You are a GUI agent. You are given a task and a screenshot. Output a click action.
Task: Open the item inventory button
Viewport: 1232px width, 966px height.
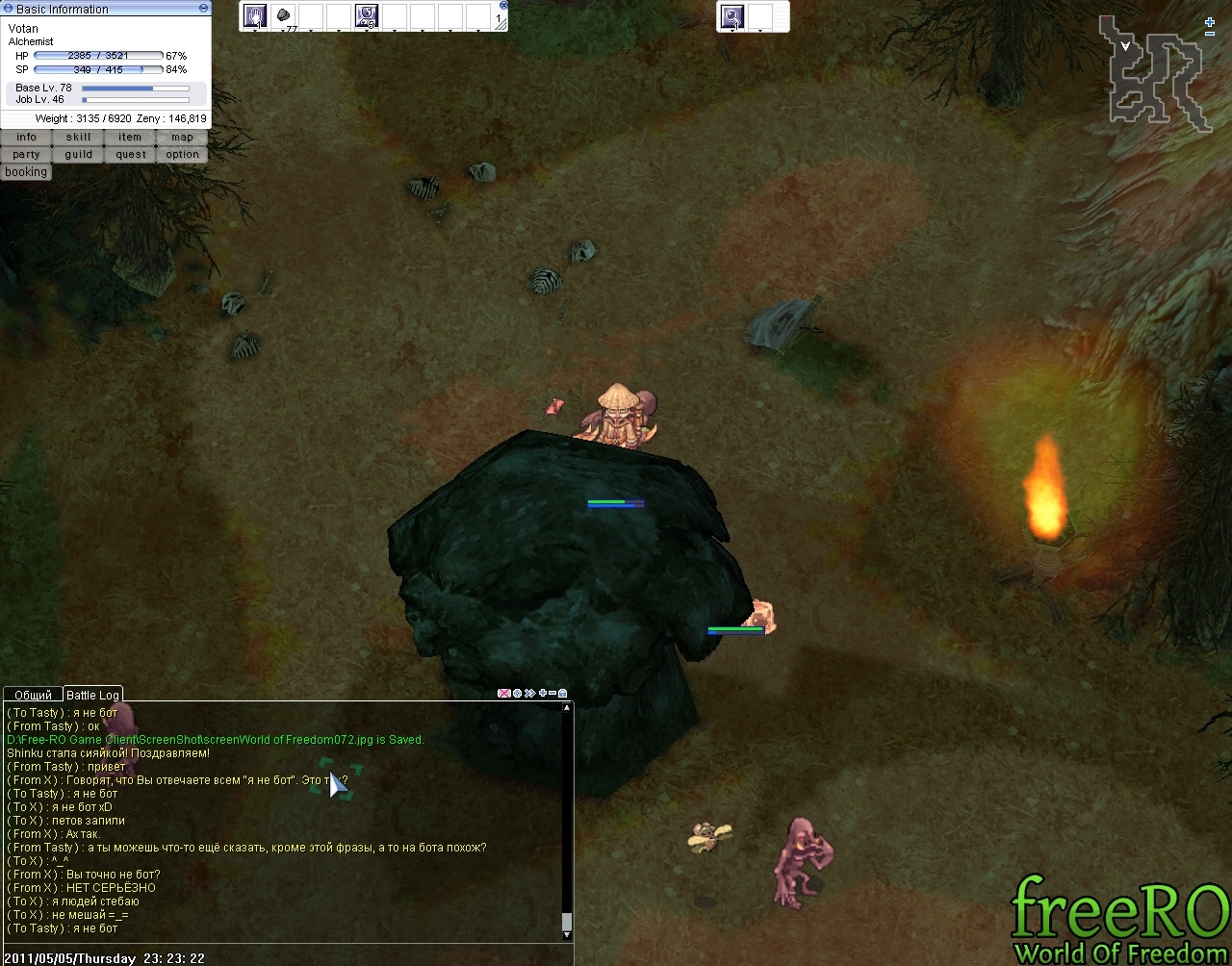[x=130, y=138]
